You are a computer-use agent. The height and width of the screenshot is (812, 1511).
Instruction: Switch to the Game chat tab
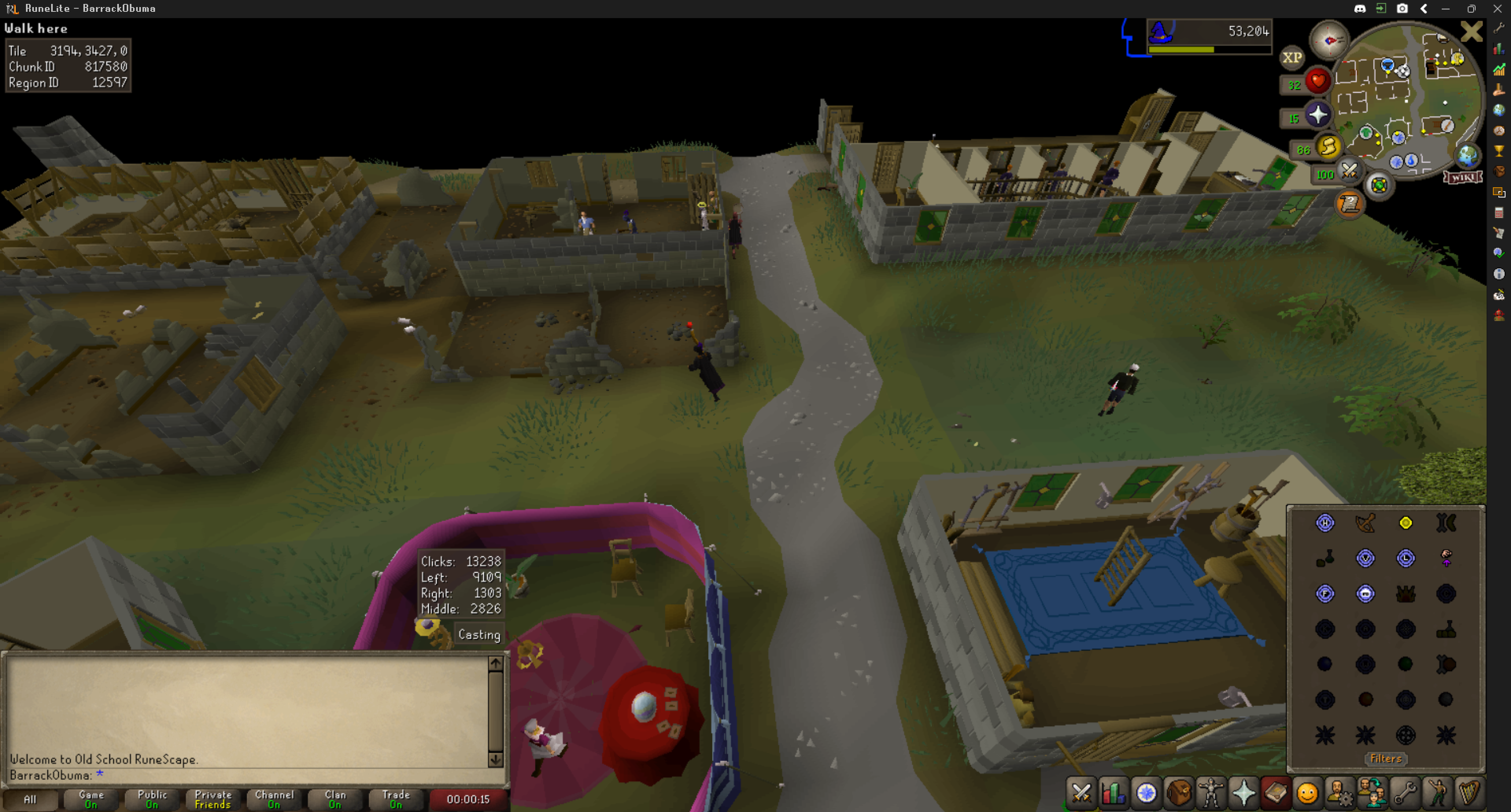click(91, 799)
